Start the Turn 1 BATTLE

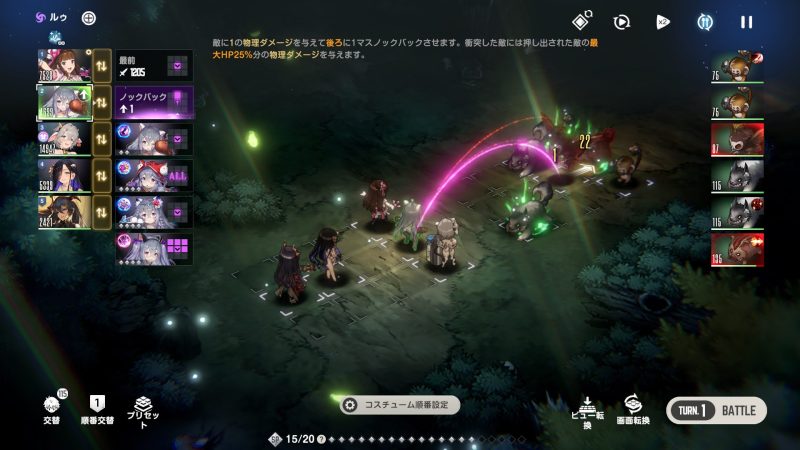[x=716, y=410]
